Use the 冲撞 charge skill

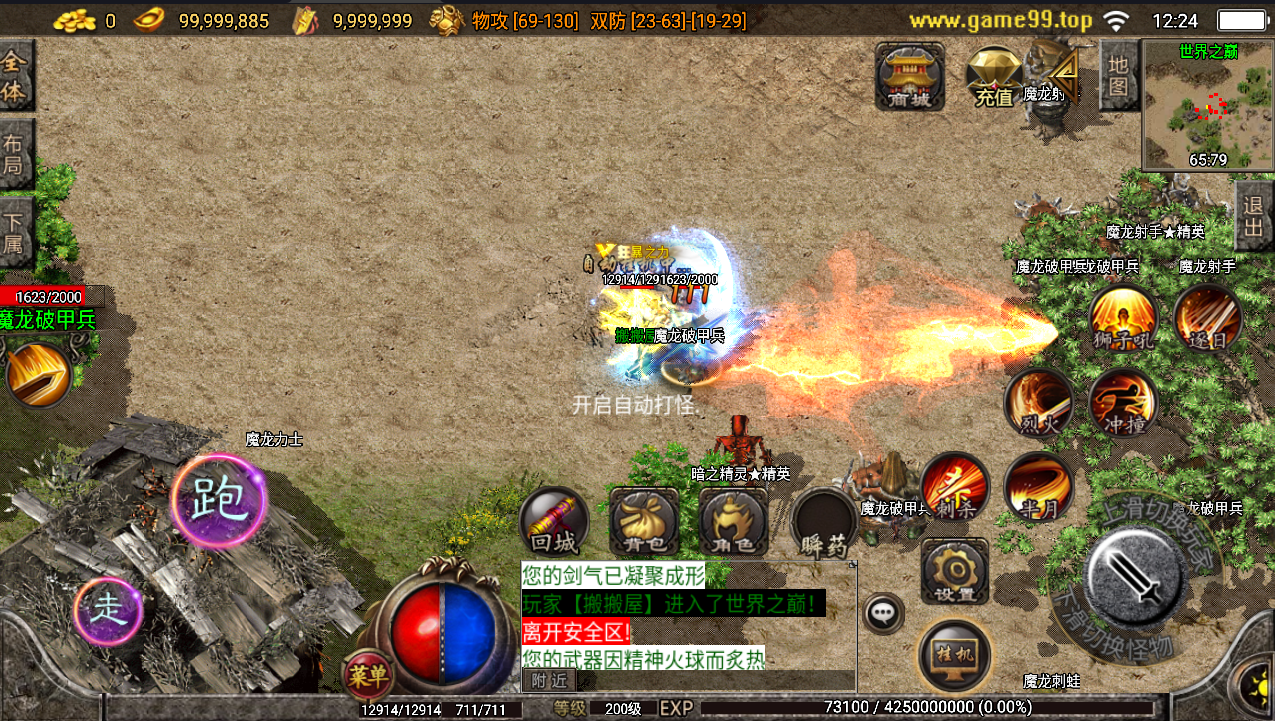tap(1123, 403)
